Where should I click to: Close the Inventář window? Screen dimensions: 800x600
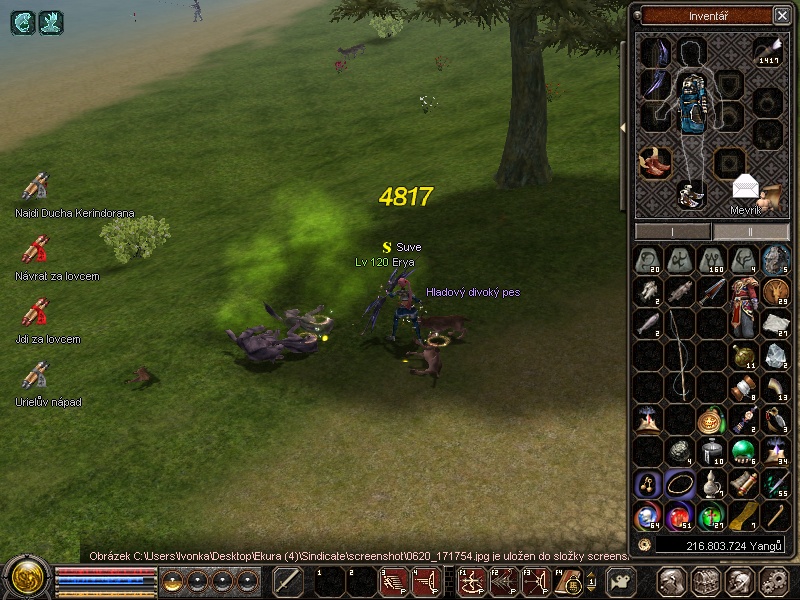click(781, 15)
